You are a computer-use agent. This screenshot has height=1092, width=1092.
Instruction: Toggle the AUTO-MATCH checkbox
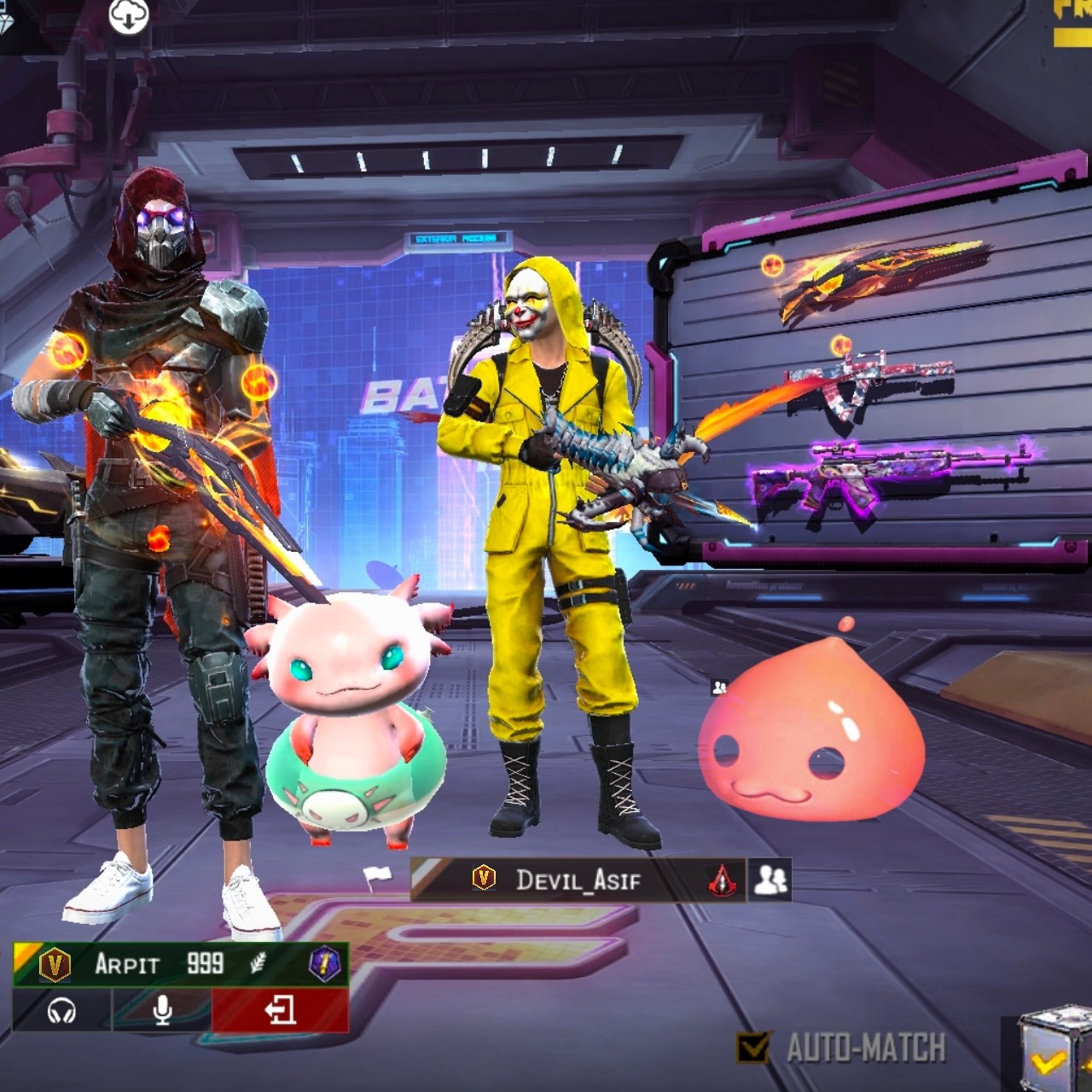(x=752, y=1047)
